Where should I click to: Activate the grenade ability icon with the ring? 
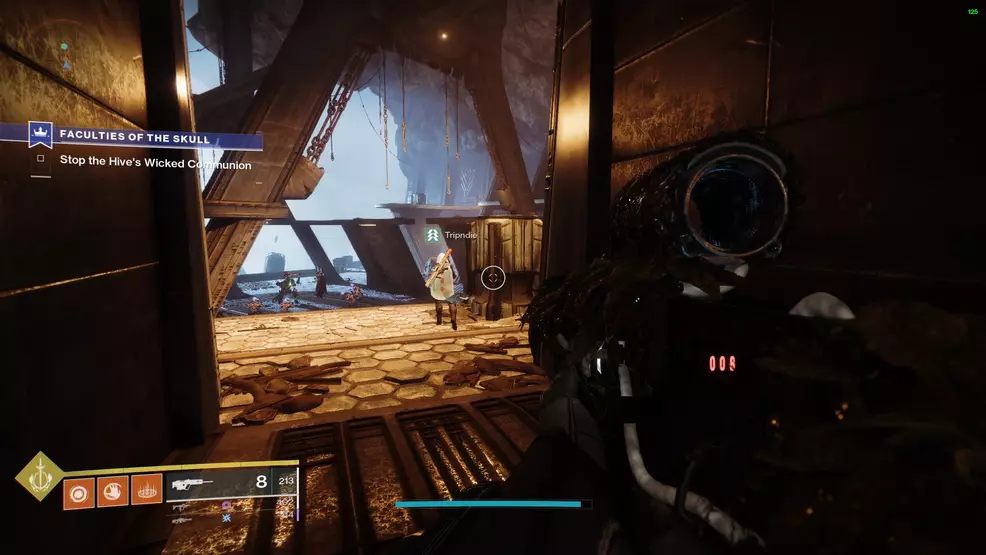79,491
